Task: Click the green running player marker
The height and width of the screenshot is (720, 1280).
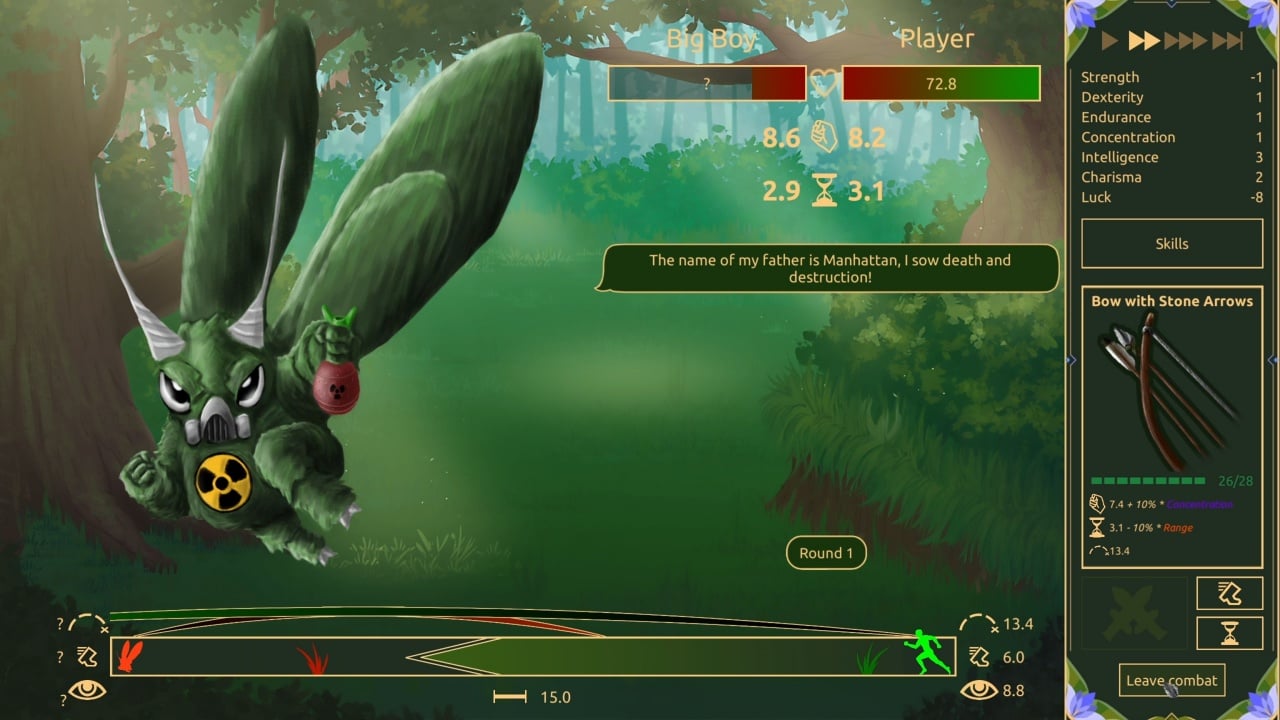Action: point(928,653)
